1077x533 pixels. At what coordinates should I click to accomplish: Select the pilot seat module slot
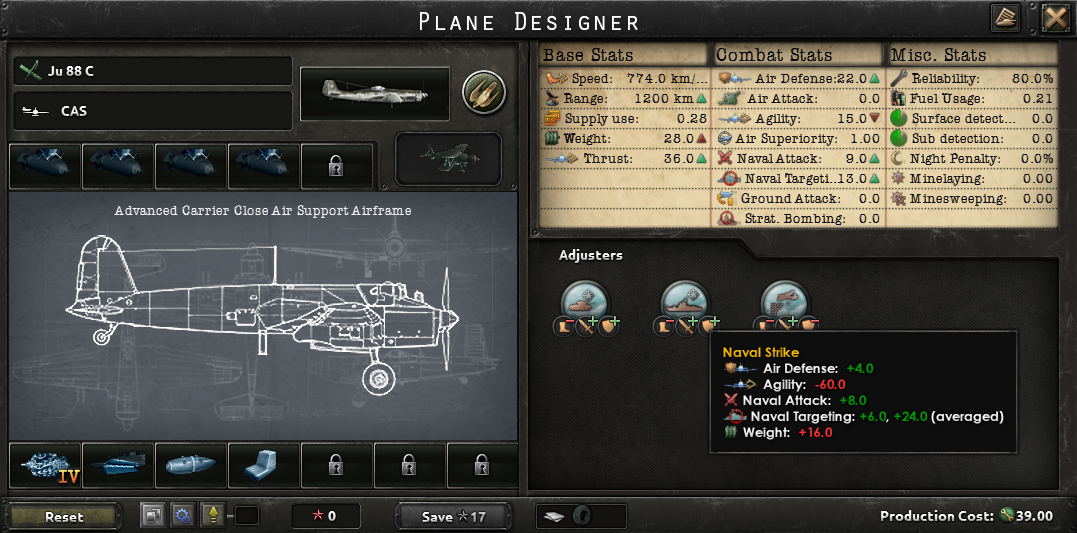pos(264,466)
